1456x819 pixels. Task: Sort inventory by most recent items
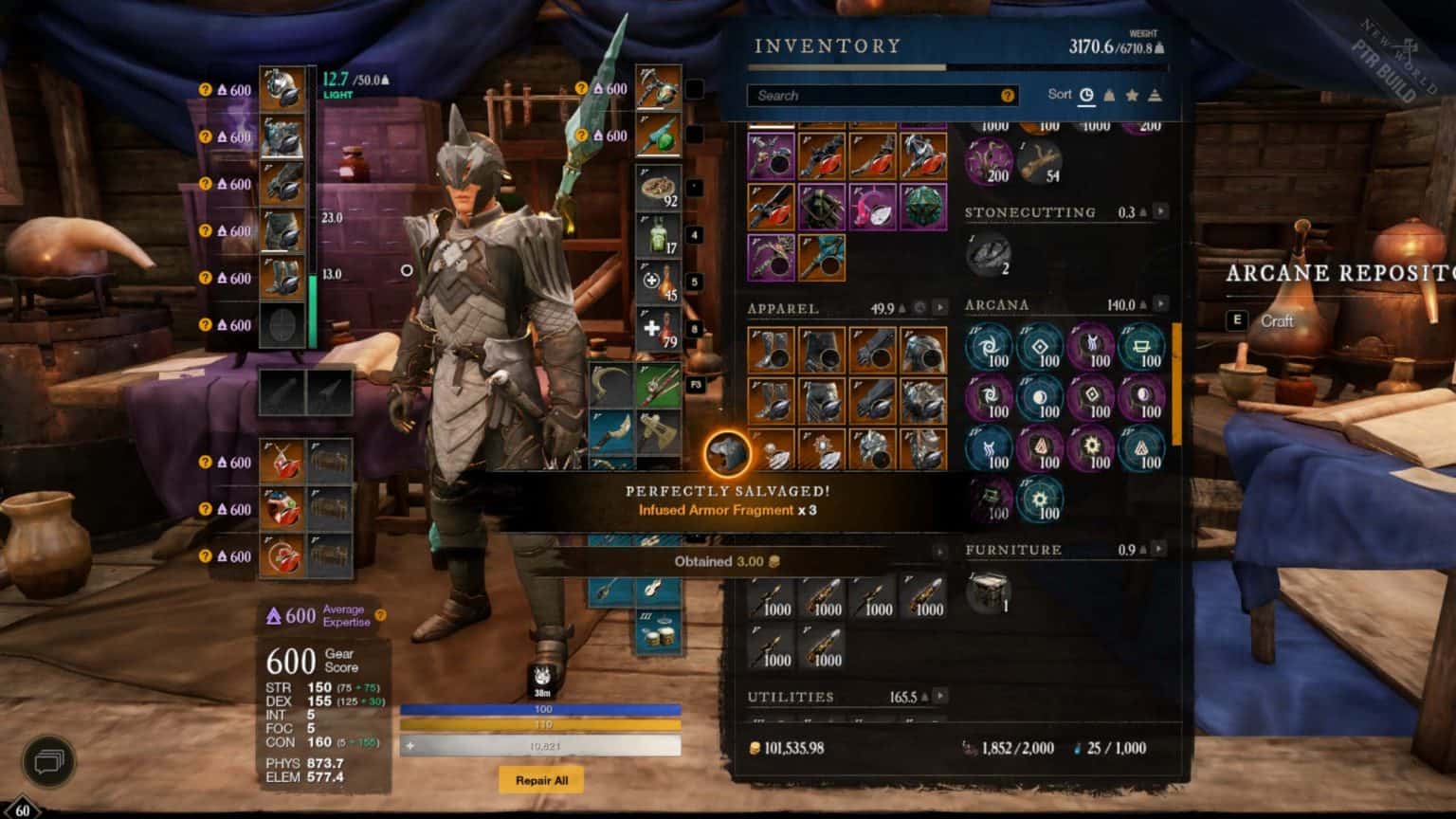[x=1087, y=95]
